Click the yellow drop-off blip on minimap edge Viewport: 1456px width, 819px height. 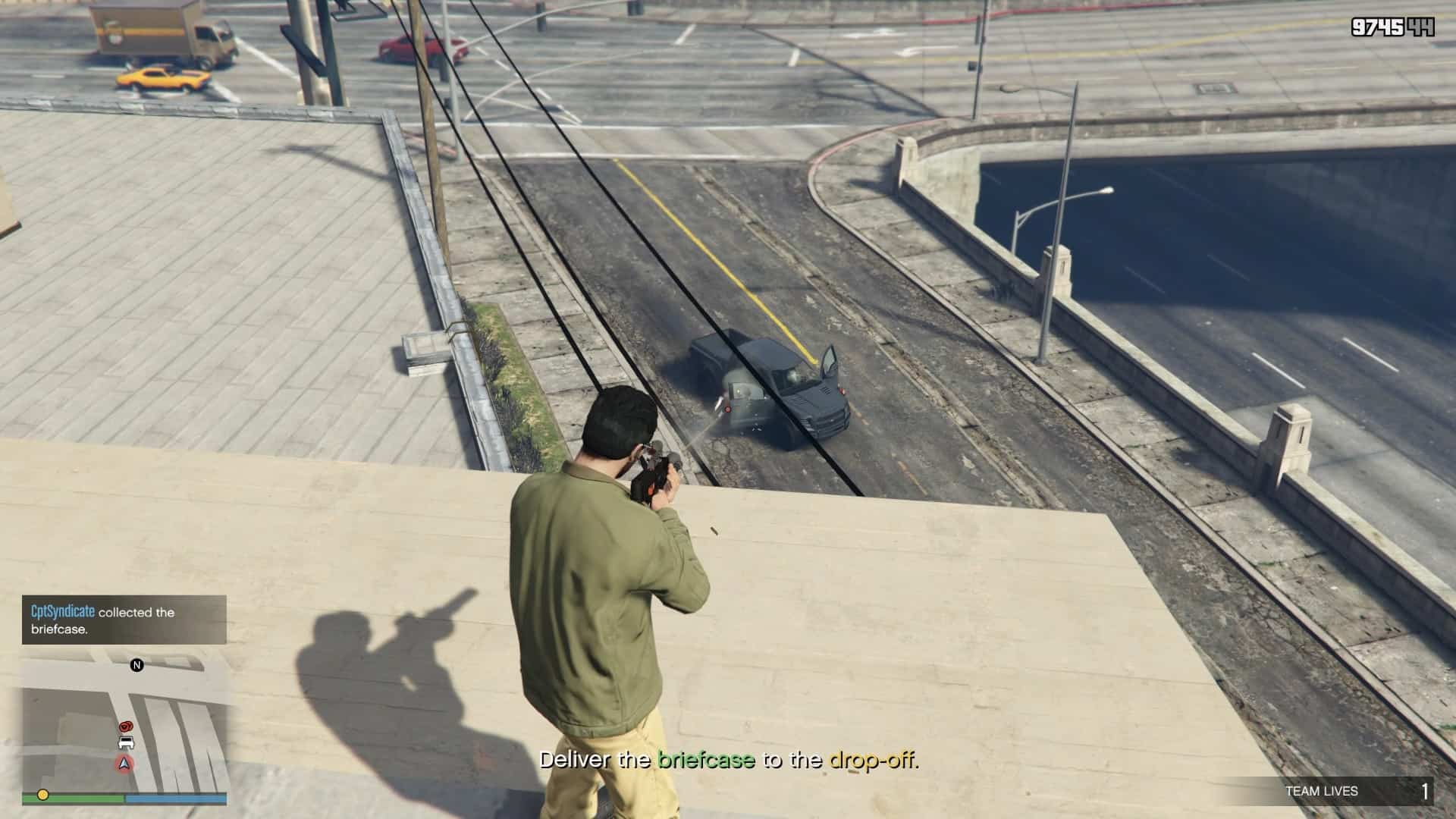click(43, 795)
